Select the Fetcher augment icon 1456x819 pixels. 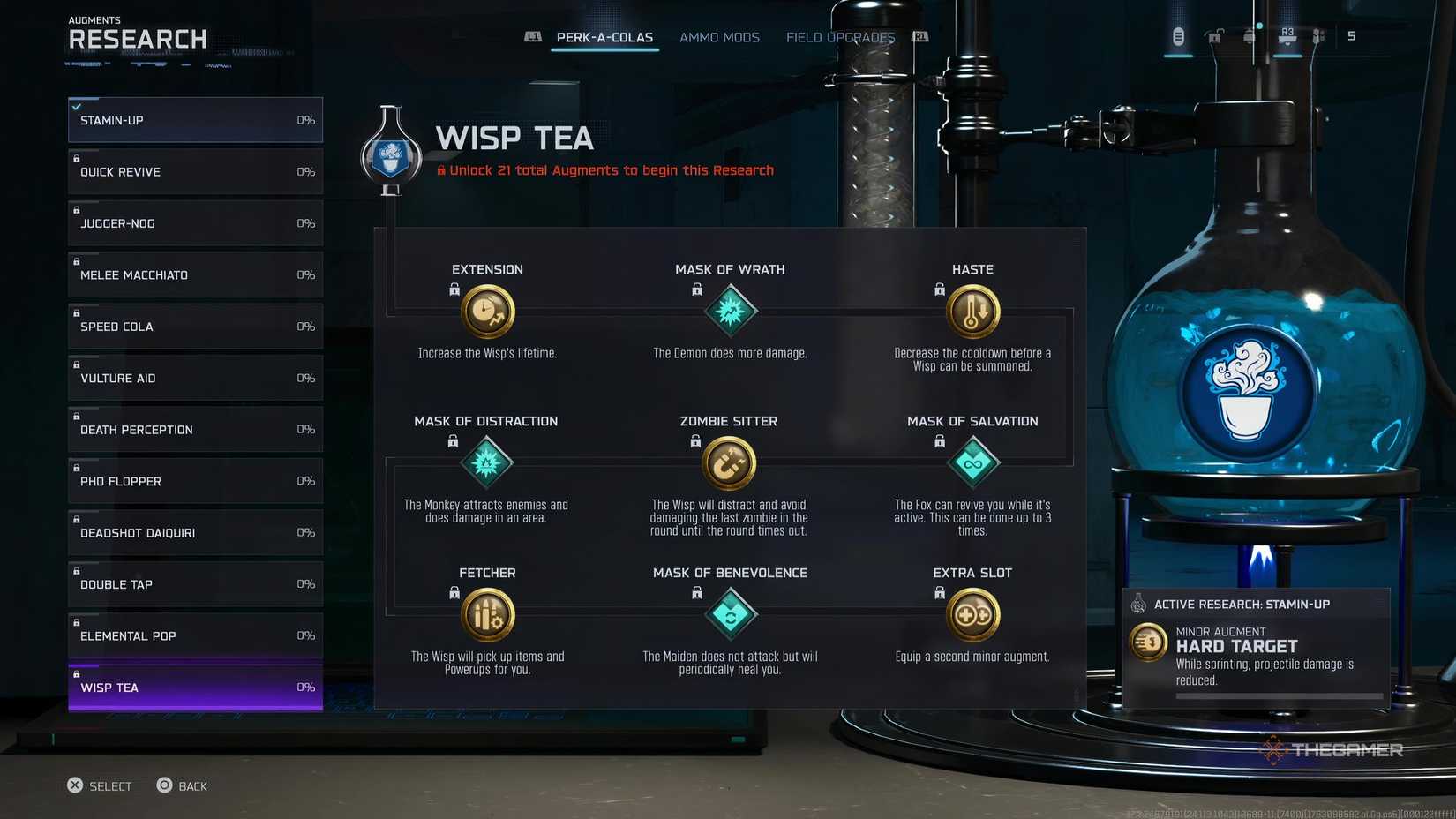coord(487,614)
